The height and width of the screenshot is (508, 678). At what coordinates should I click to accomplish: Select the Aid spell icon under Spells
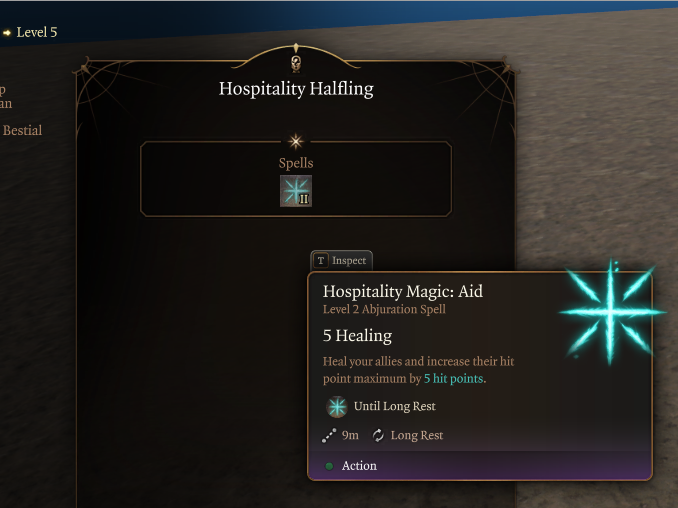coord(296,191)
